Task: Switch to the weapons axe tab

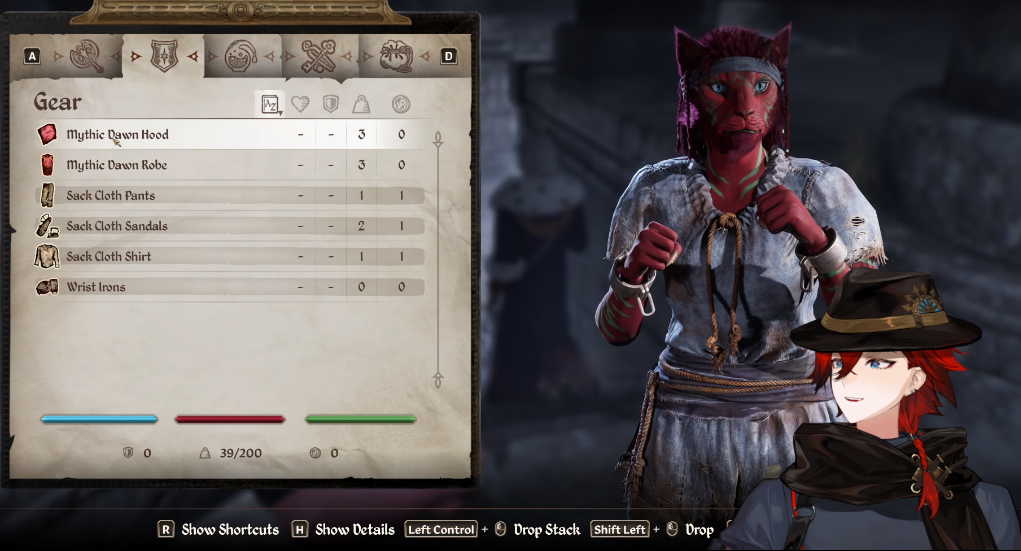Action: tap(88, 56)
